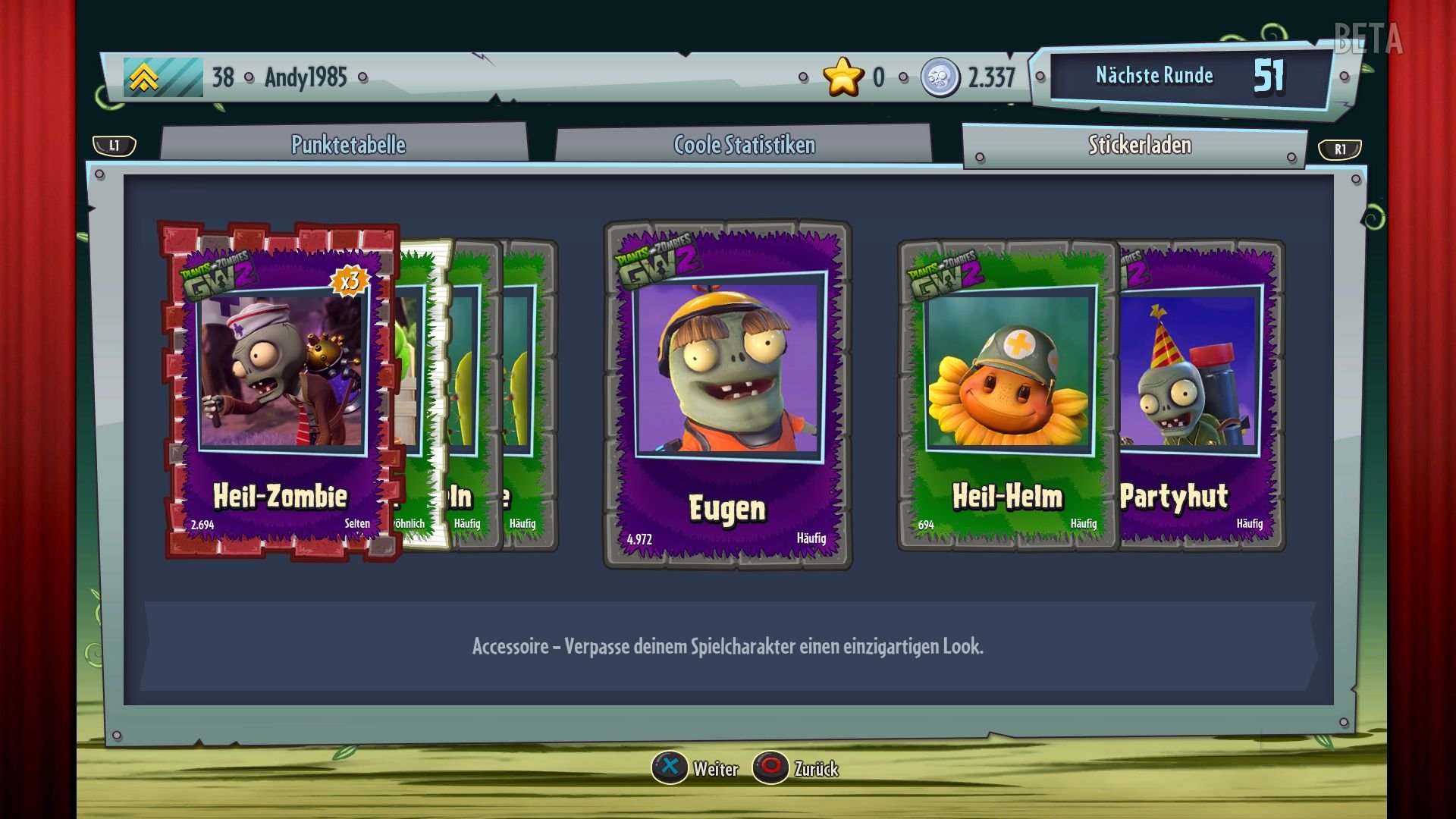The image size is (1456, 819).
Task: Open the Coole Statistiken tab
Action: pyautogui.click(x=743, y=145)
